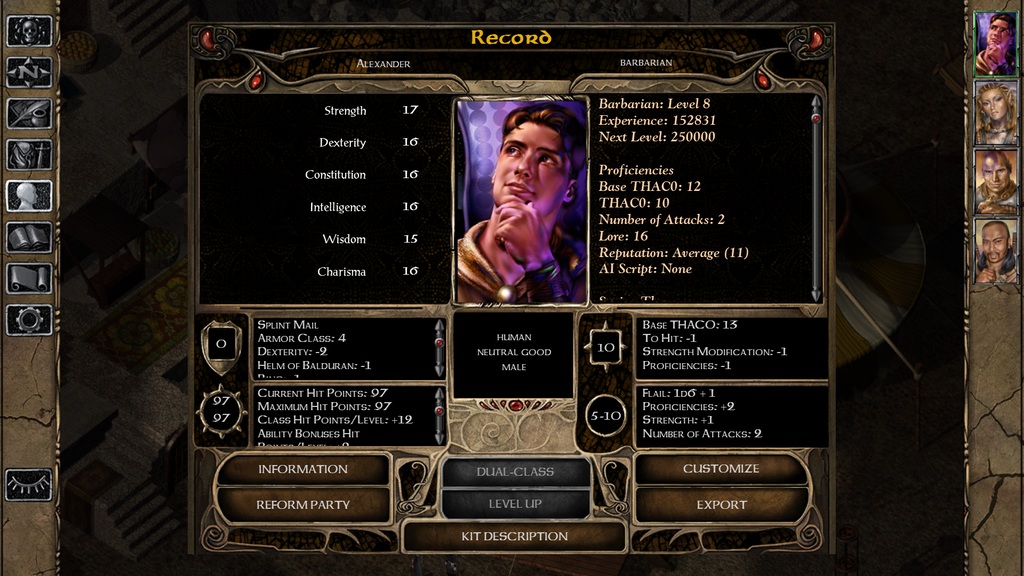Open the inventory screen icon
This screenshot has height=576, width=1024.
coord(29,154)
